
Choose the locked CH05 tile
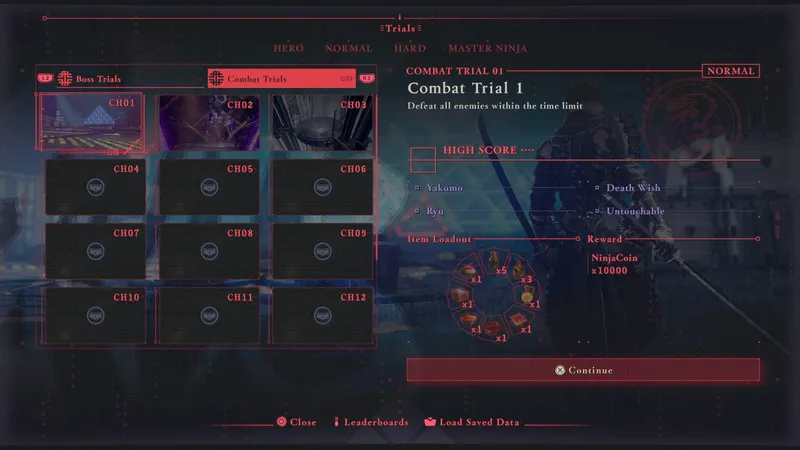pos(208,186)
